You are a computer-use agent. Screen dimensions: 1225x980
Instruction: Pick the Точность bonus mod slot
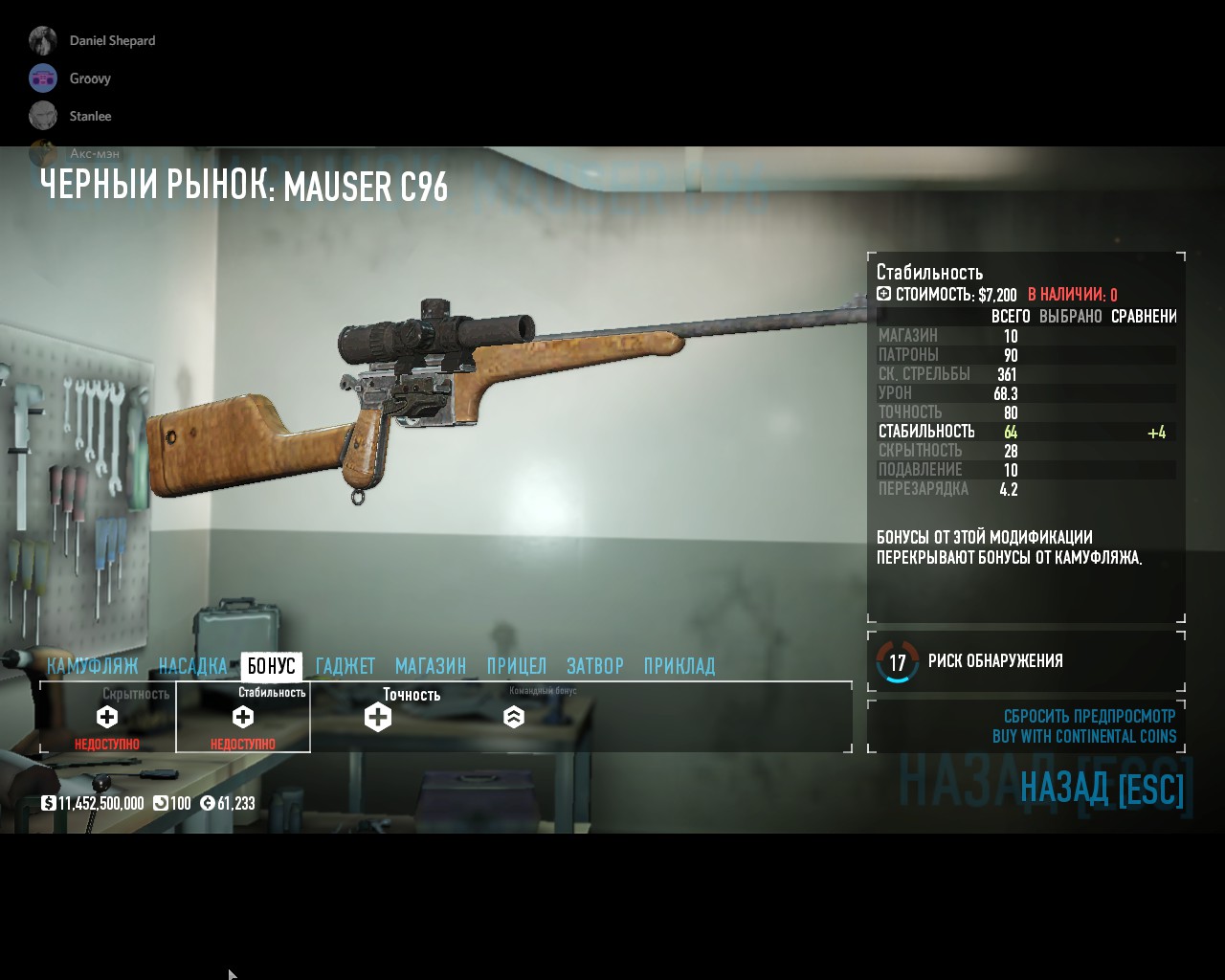pos(378,717)
